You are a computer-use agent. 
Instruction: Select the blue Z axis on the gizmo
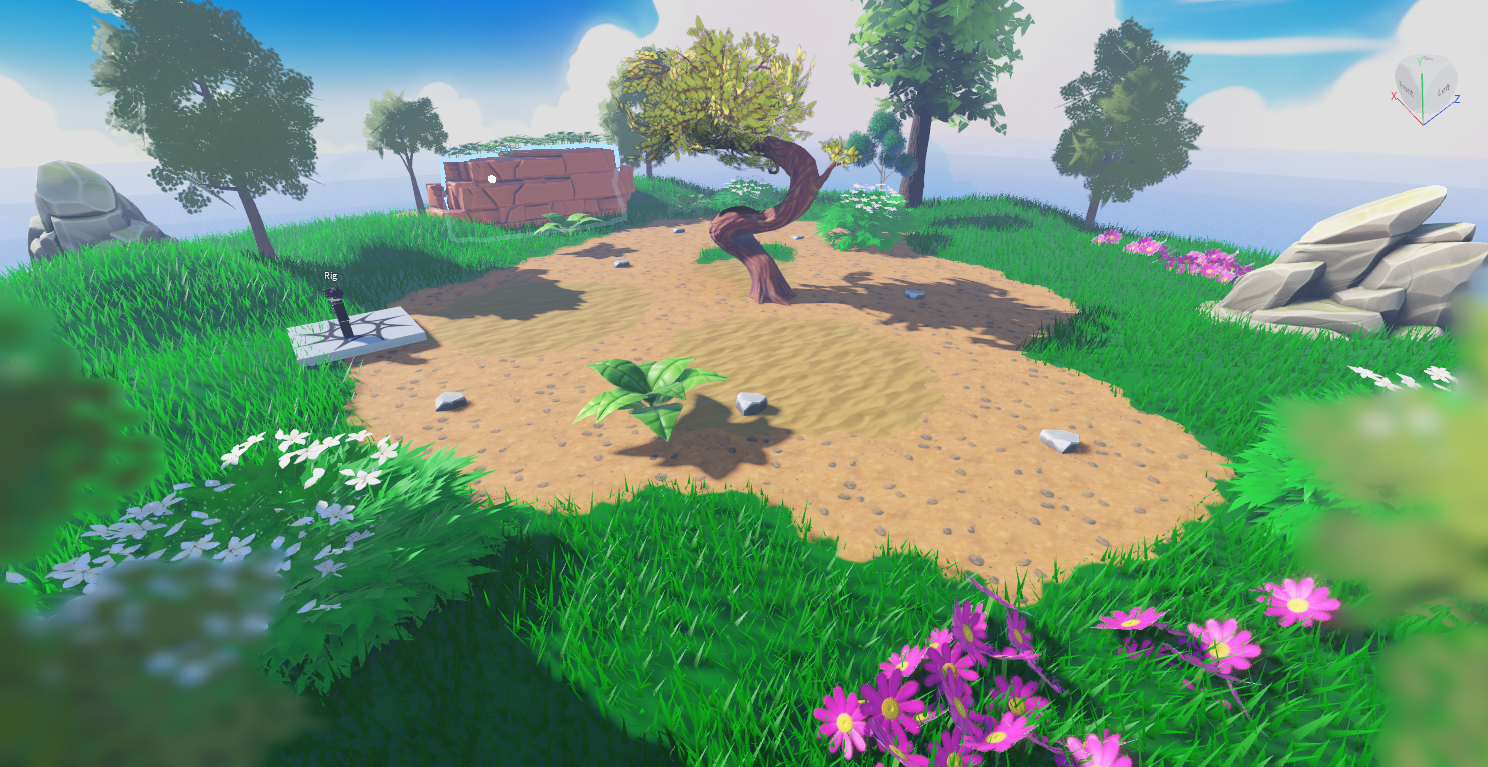point(1456,98)
